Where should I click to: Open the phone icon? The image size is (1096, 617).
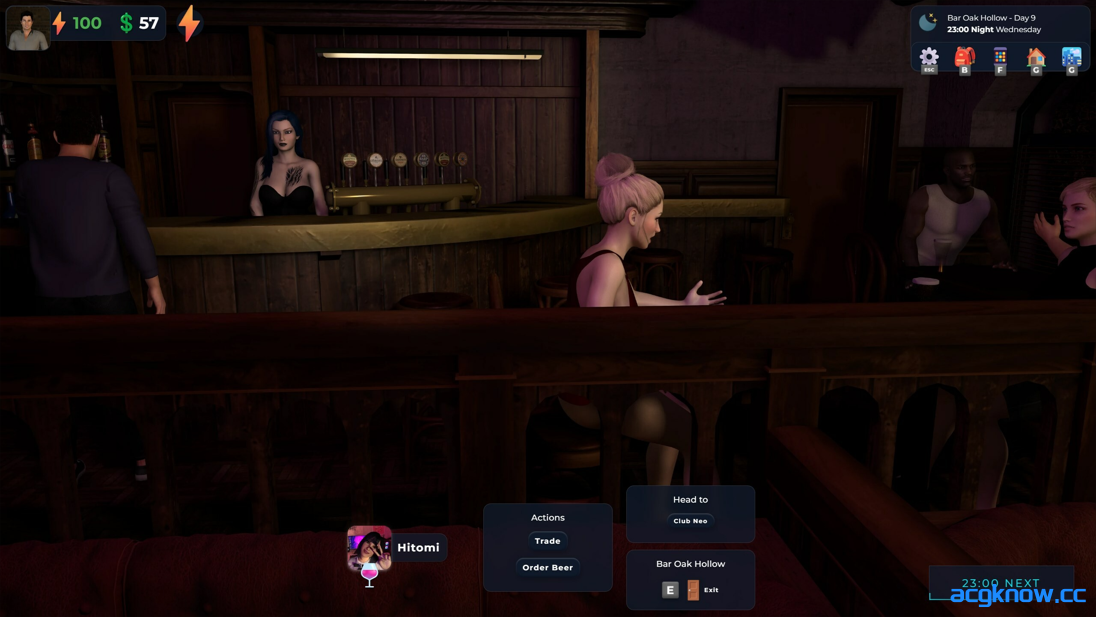click(1000, 57)
